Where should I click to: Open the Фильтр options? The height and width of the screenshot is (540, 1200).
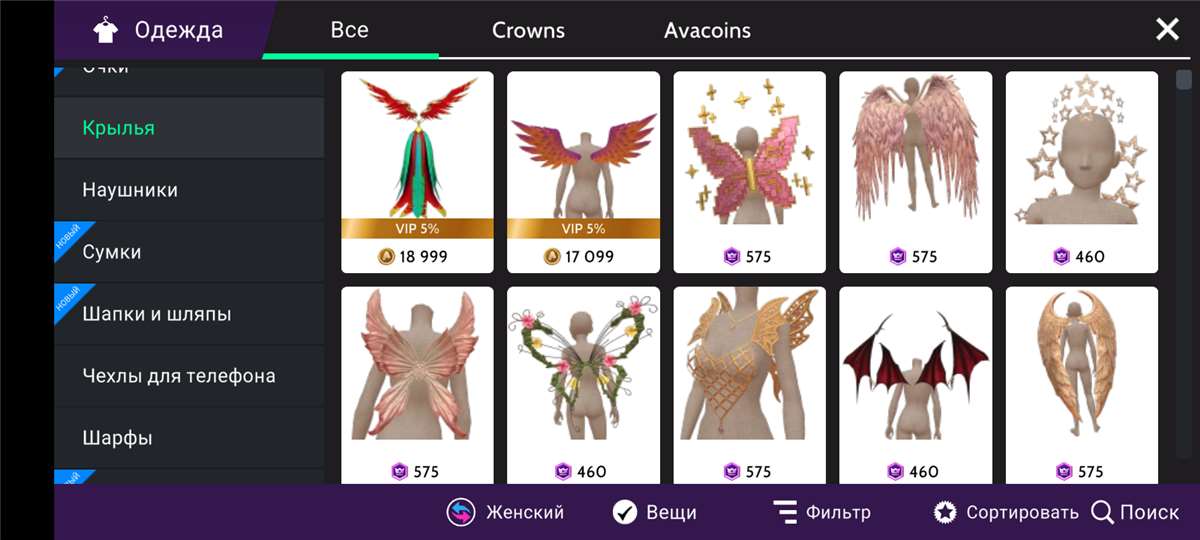tap(822, 513)
